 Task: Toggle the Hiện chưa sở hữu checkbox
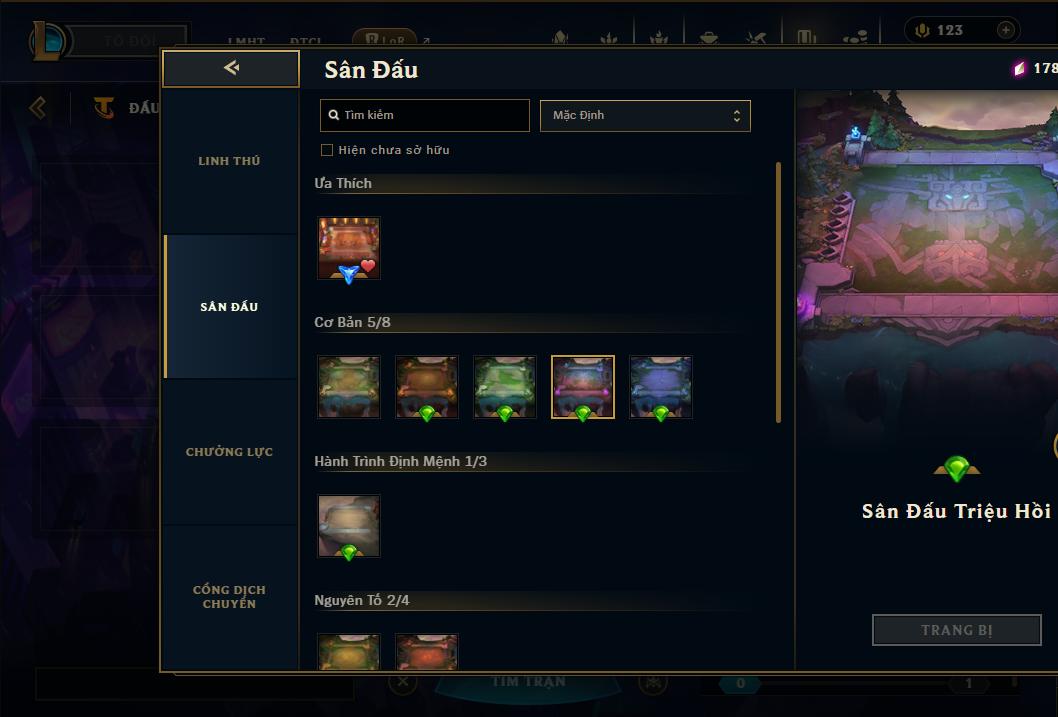pos(327,150)
